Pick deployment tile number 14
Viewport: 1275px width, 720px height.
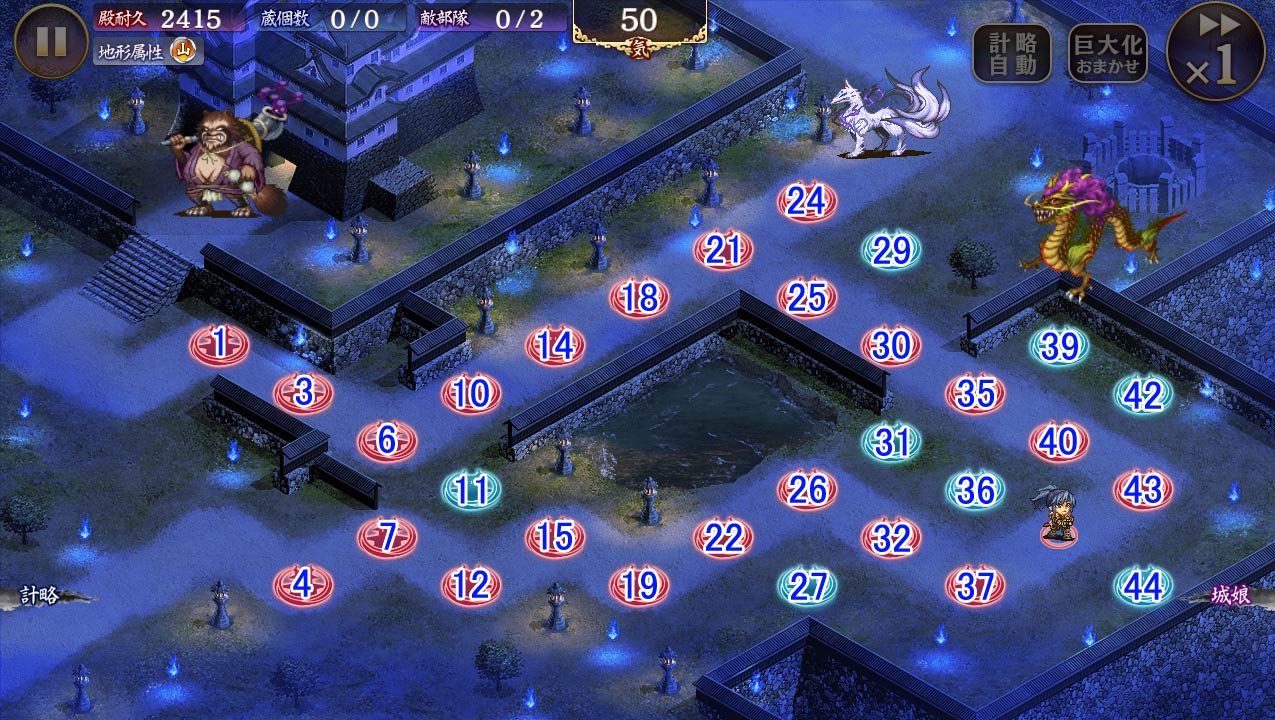pyautogui.click(x=554, y=346)
